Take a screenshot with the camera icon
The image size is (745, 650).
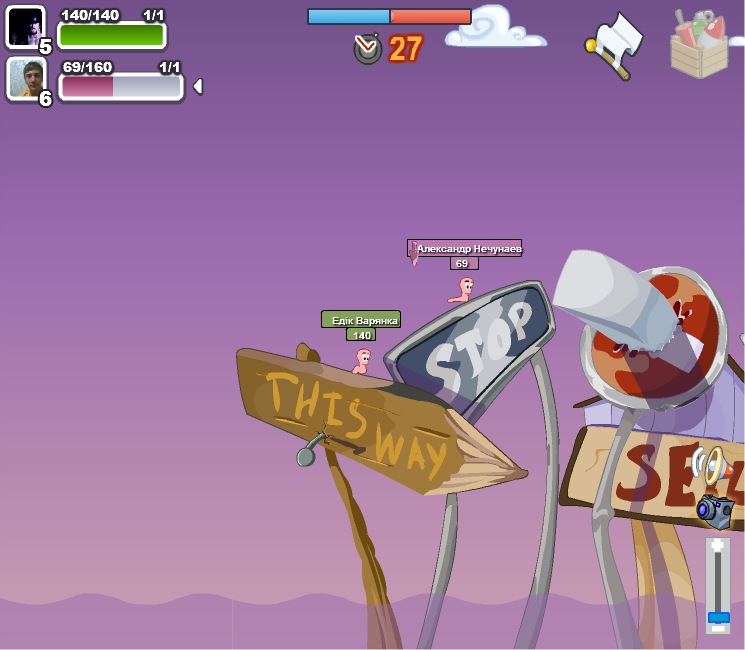click(715, 509)
